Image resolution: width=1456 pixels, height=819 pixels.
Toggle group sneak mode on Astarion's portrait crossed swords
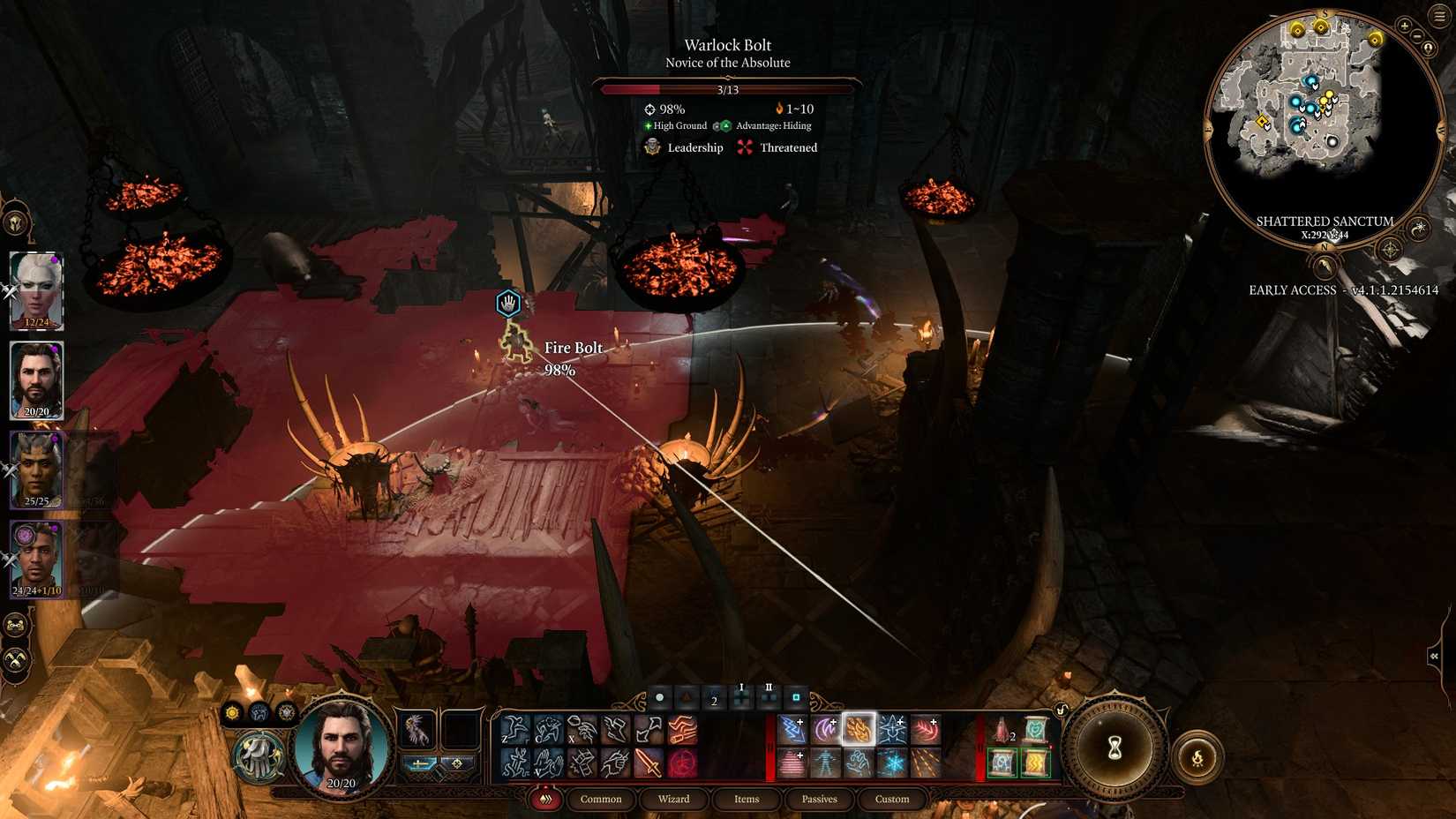[x=10, y=289]
